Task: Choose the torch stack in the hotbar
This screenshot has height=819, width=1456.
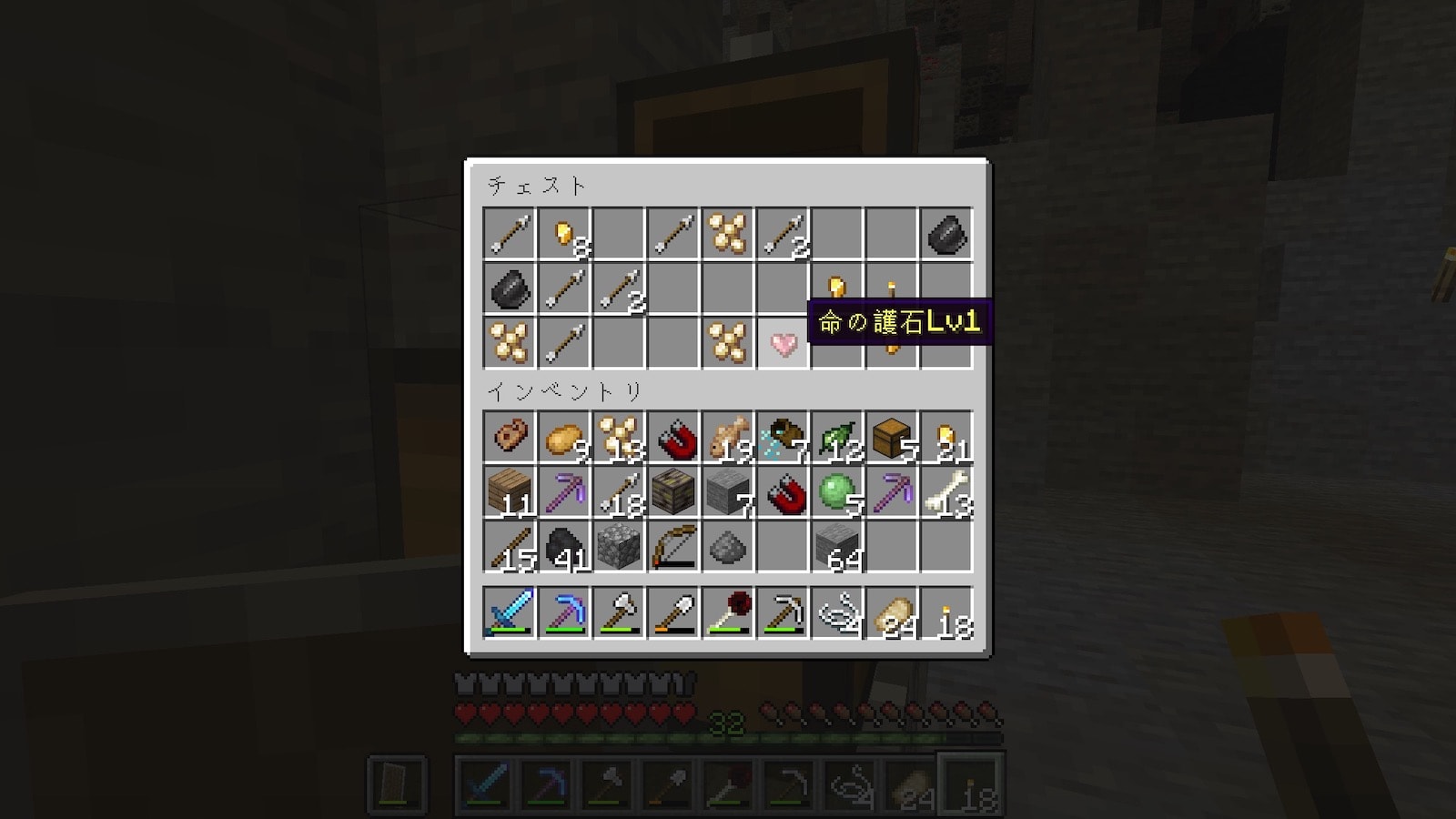Action: pyautogui.click(x=946, y=612)
